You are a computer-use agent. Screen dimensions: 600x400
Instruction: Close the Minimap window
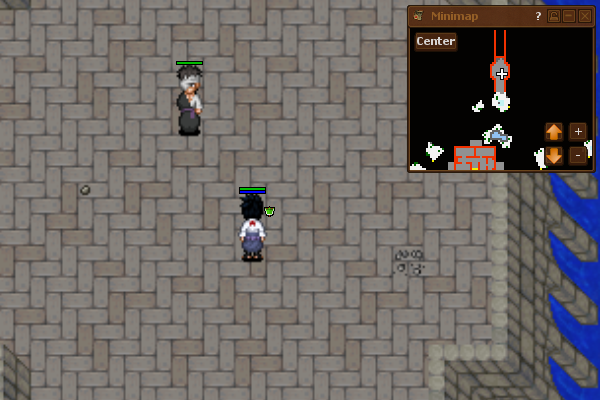click(x=585, y=16)
